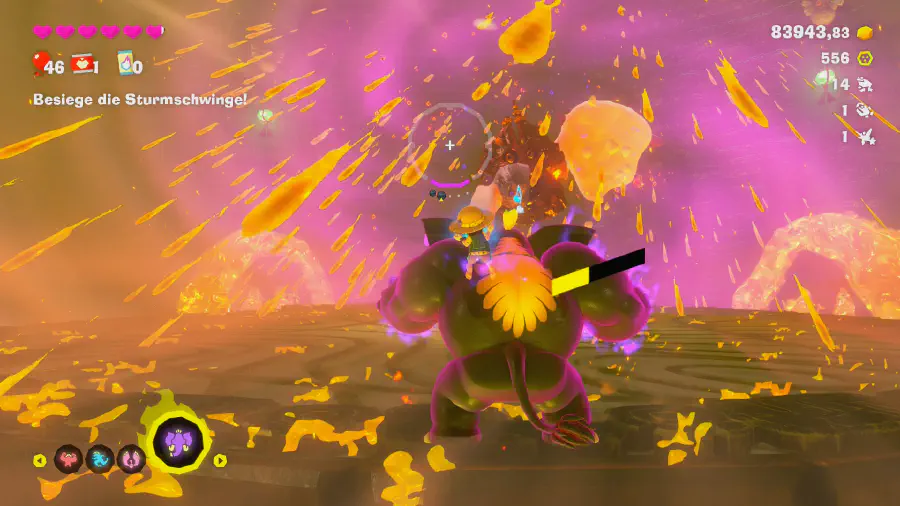Viewport: 900px width, 506px height.
Task: Select the blue flame can item icon
Action: tap(125, 65)
